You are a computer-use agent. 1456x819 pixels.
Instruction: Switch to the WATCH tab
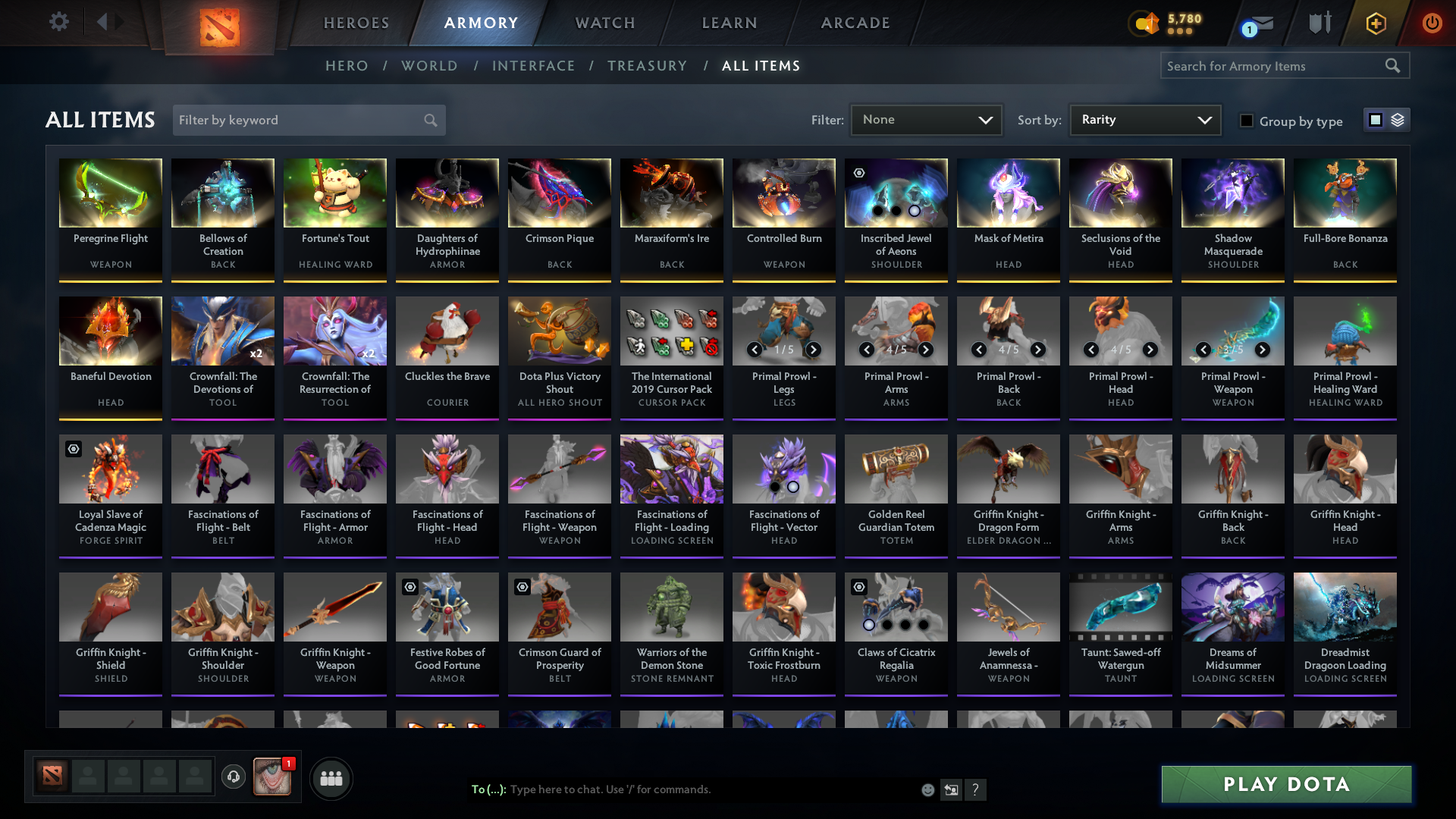pyautogui.click(x=604, y=23)
